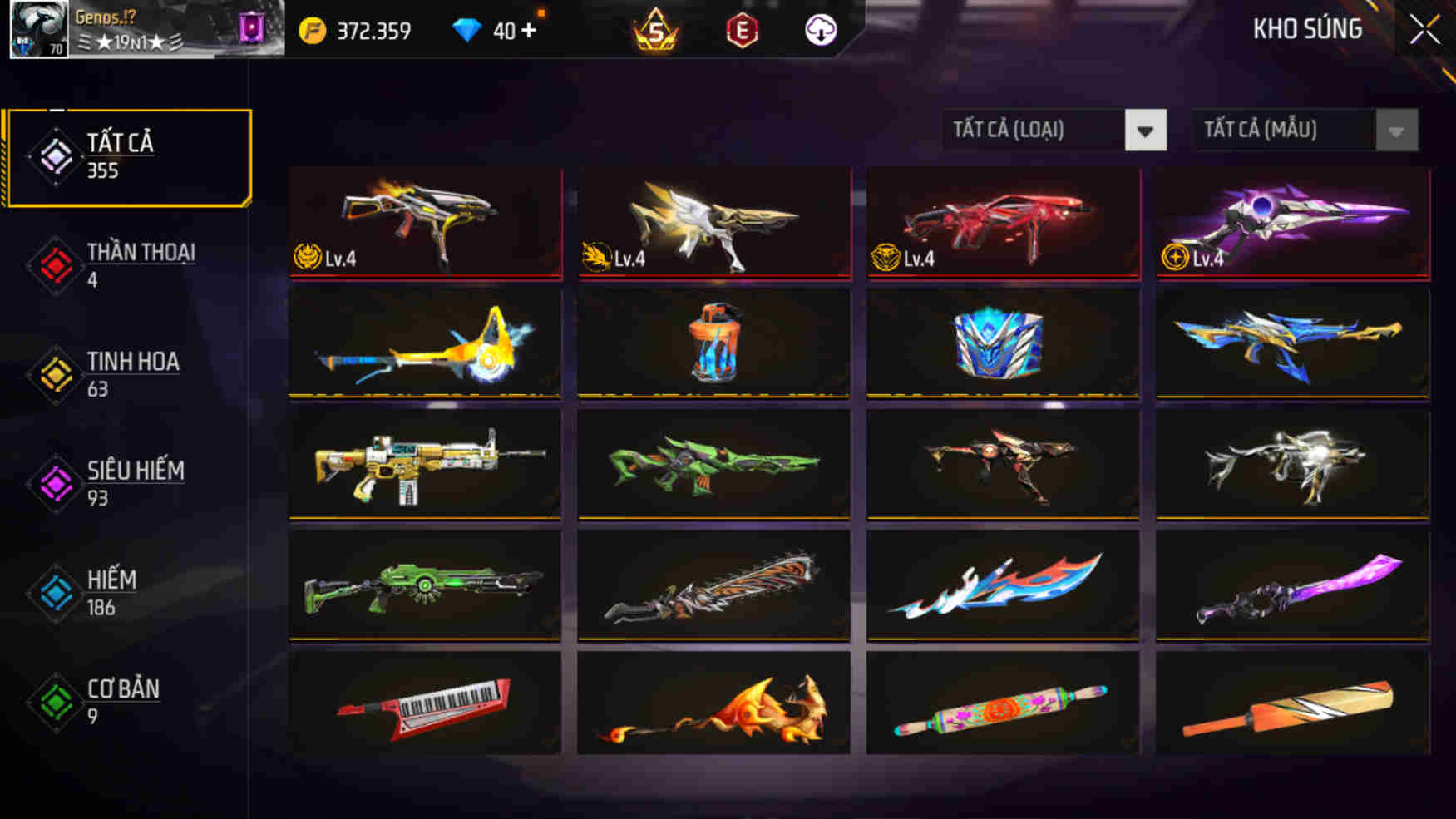The width and height of the screenshot is (1456, 819).
Task: Select the Hiếm category with 186 items
Action: click(112, 590)
